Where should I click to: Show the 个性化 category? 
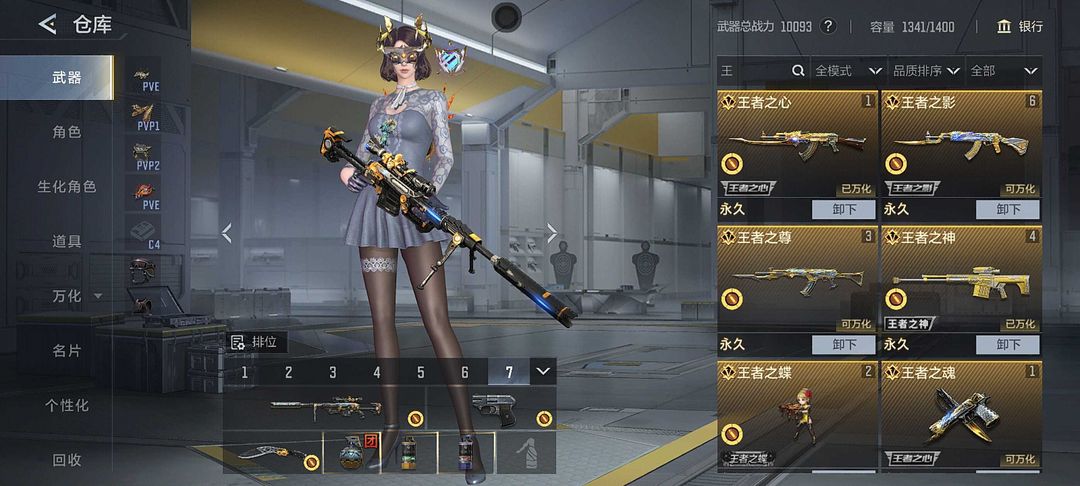click(x=66, y=405)
